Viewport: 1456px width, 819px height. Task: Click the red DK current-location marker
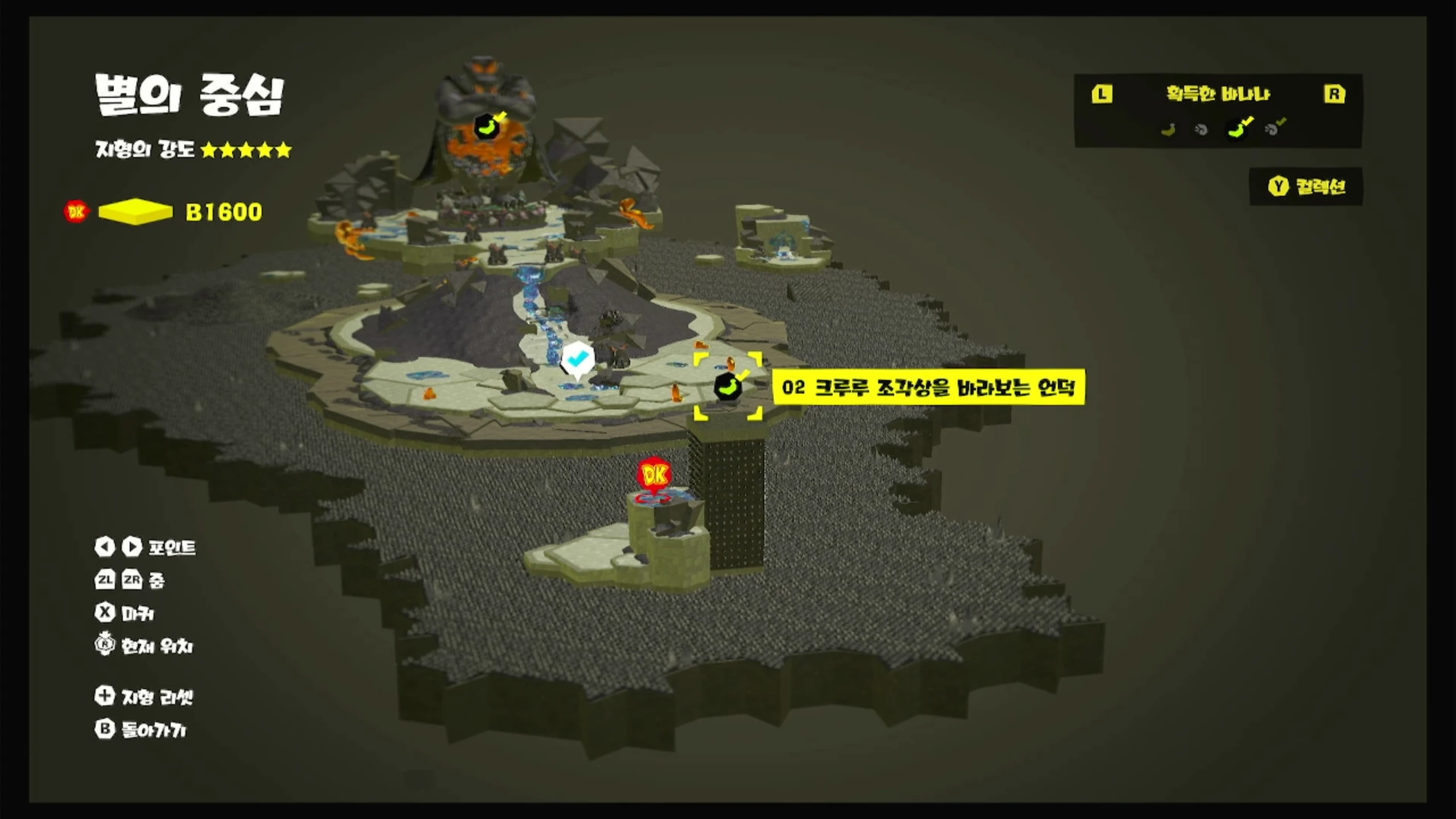click(655, 475)
